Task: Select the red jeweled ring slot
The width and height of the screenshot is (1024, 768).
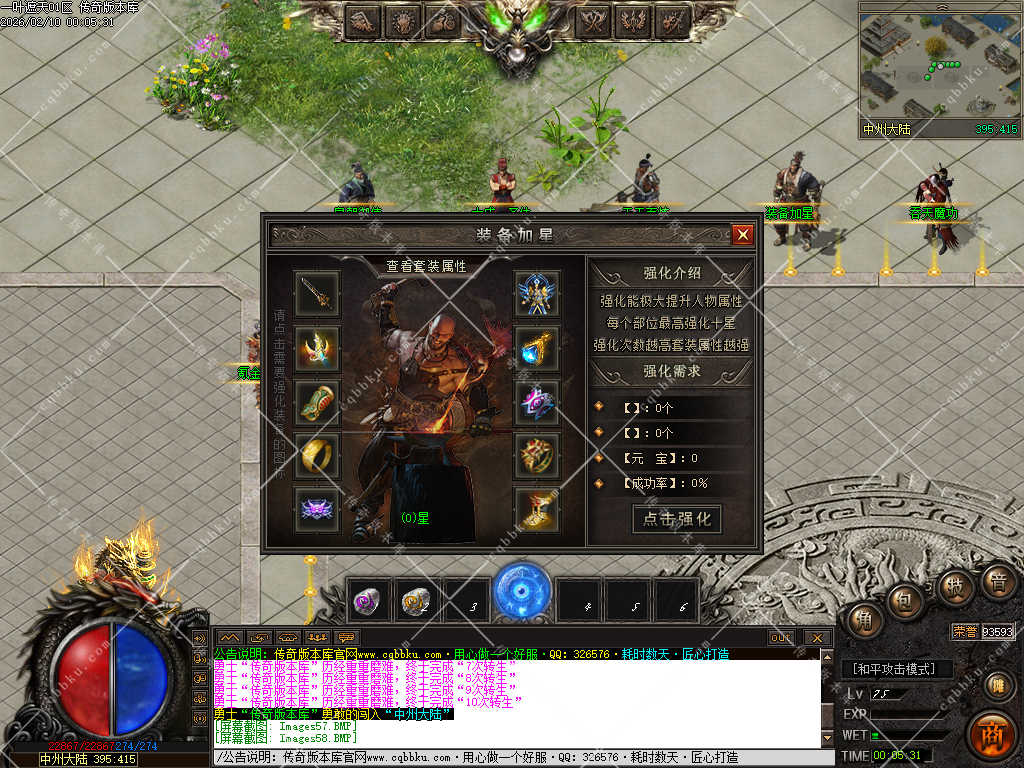Action: coord(537,456)
